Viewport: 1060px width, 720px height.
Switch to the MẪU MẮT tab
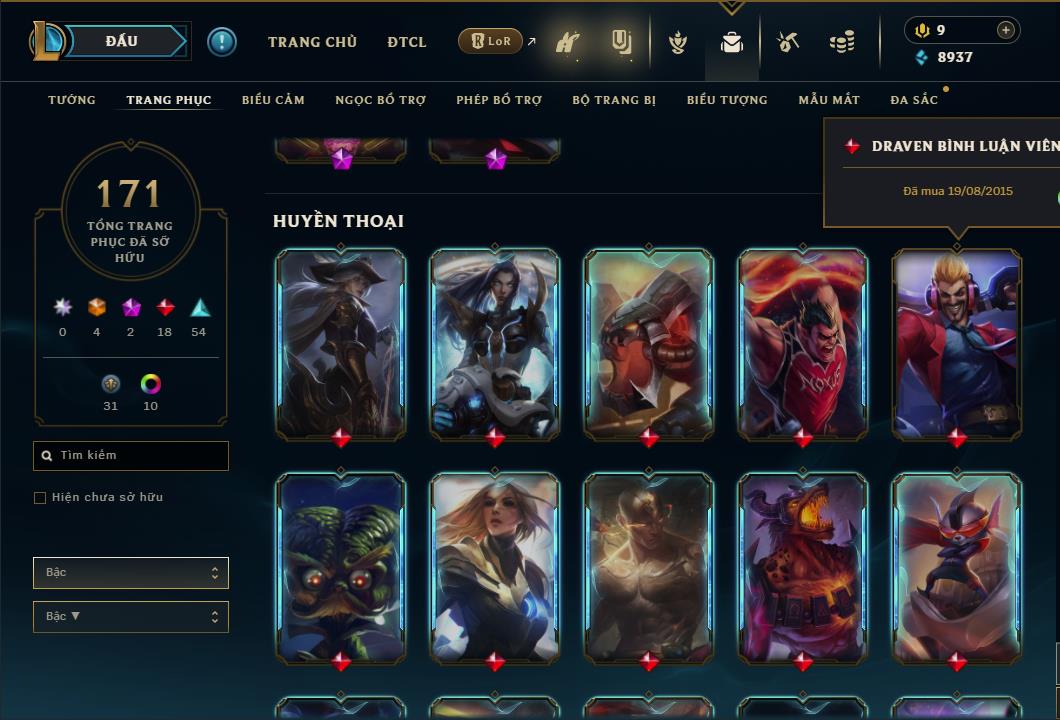[829, 100]
